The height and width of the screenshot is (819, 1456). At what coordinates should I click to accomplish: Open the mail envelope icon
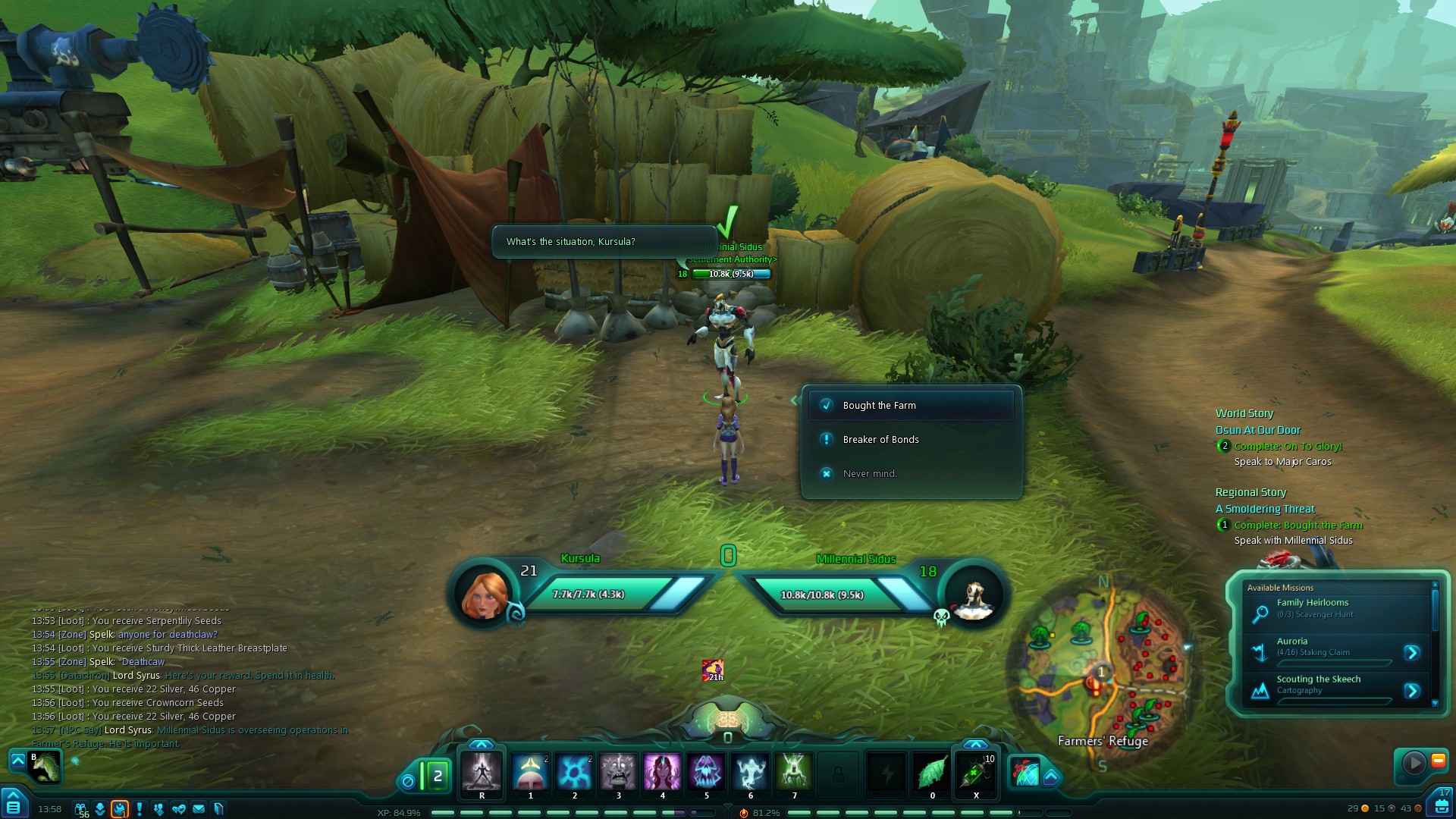(199, 809)
